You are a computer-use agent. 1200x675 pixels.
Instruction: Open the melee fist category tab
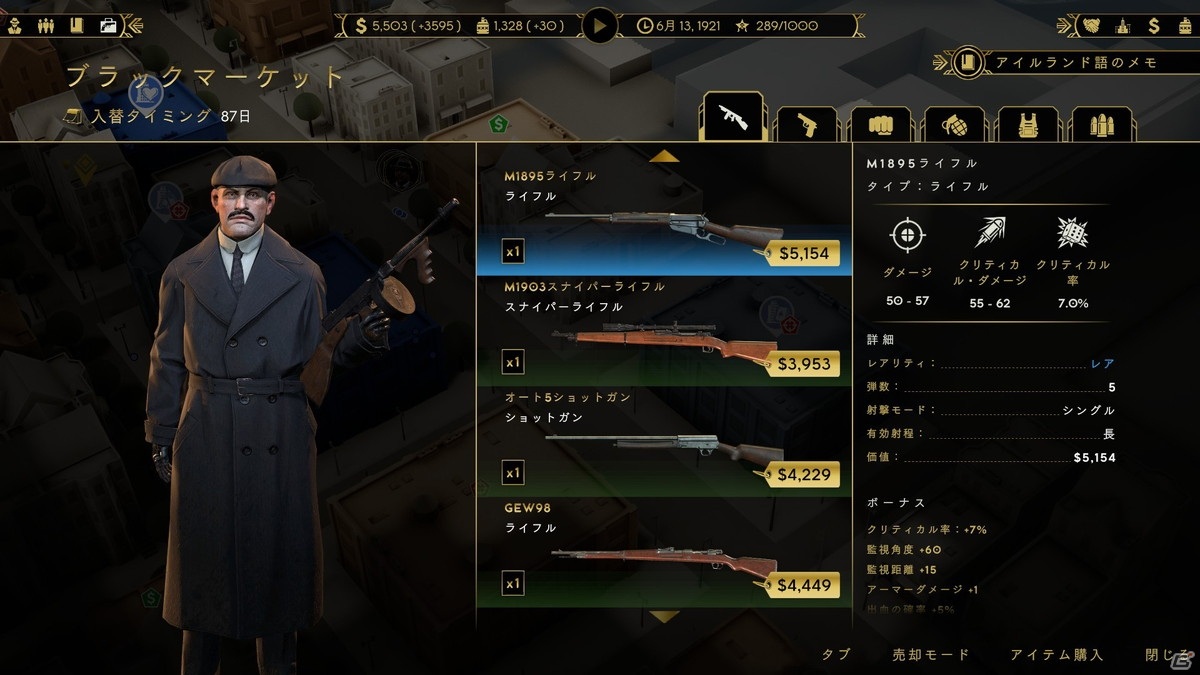click(x=879, y=123)
